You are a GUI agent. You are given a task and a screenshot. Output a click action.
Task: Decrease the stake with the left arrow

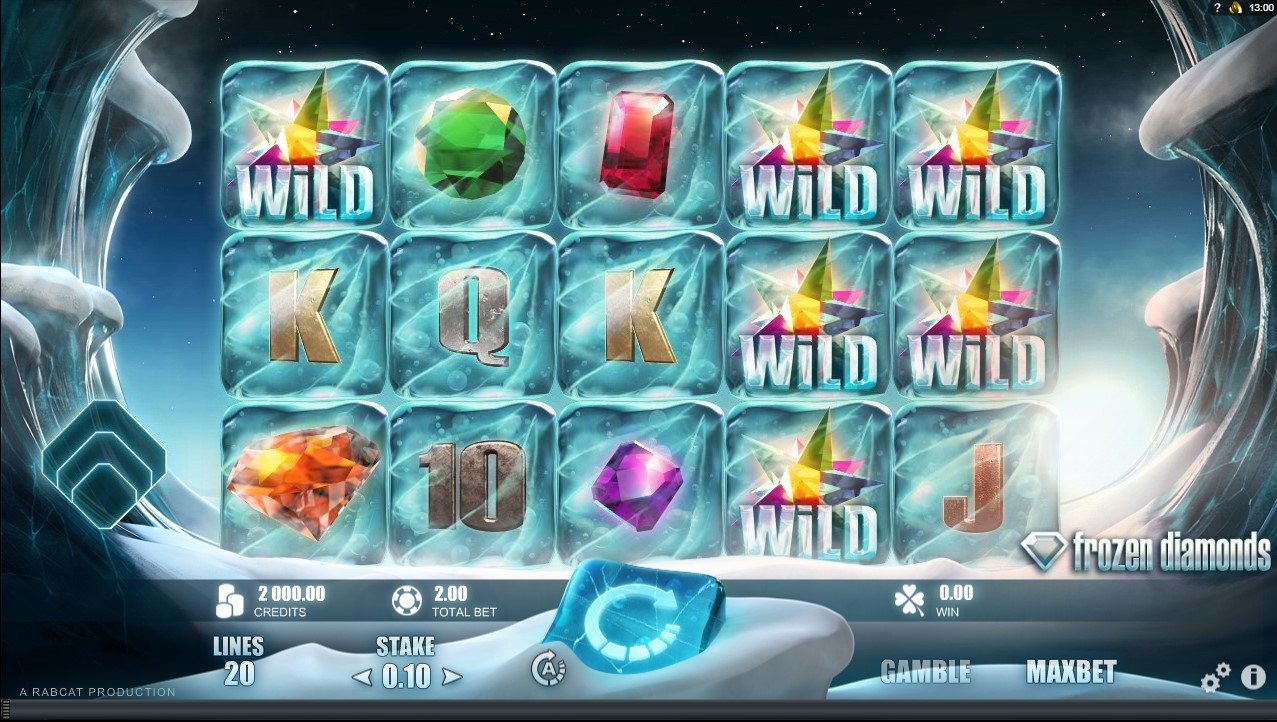pyautogui.click(x=359, y=678)
